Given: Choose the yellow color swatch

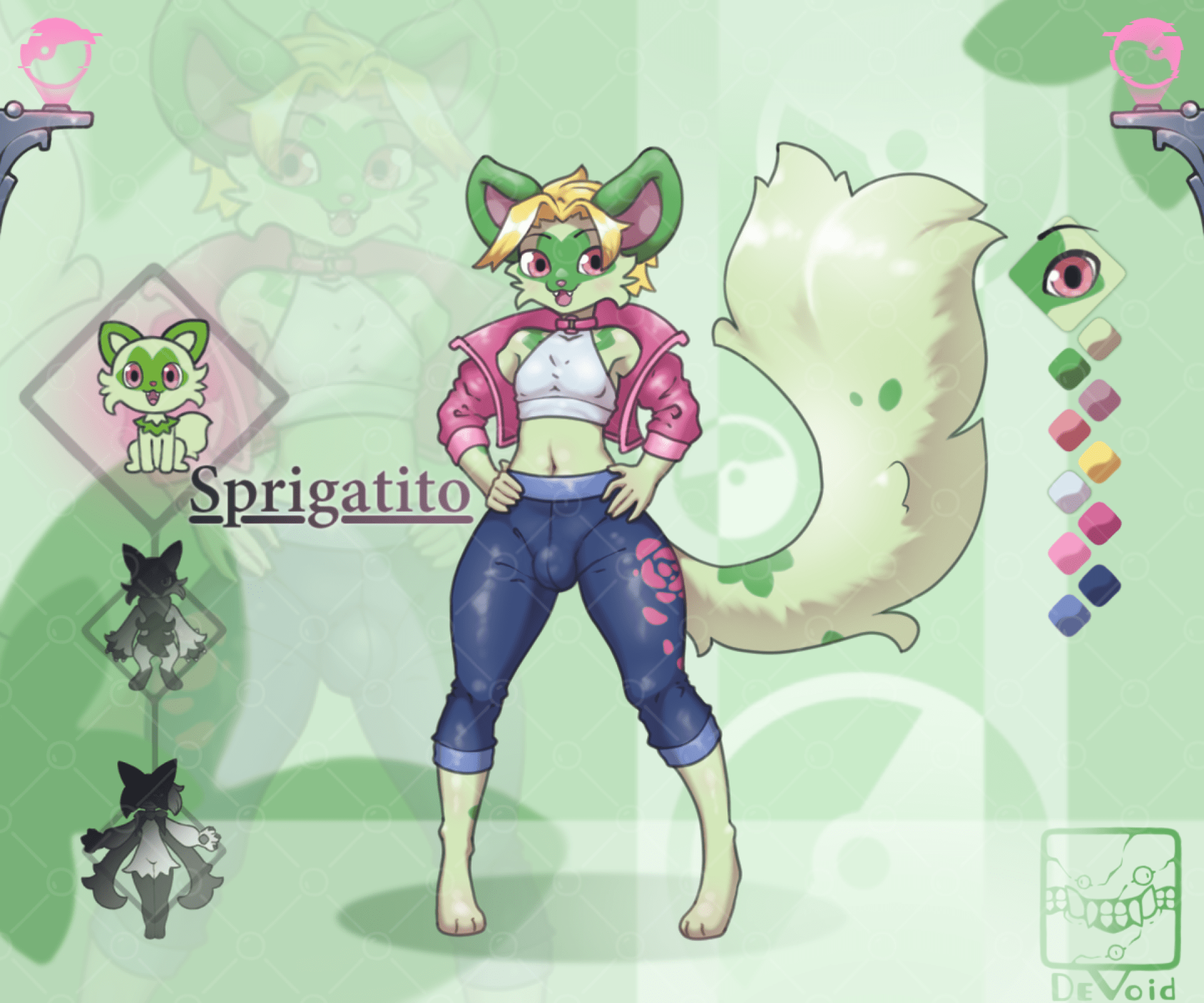Looking at the screenshot, I should point(1099,461).
